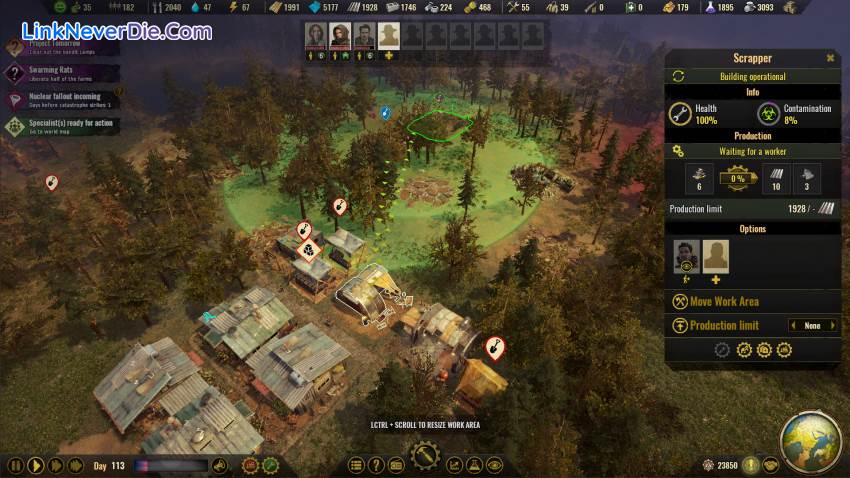Add a worker to the empty Scrapper slot
Viewport: 850px width, 478px height.
(x=715, y=257)
